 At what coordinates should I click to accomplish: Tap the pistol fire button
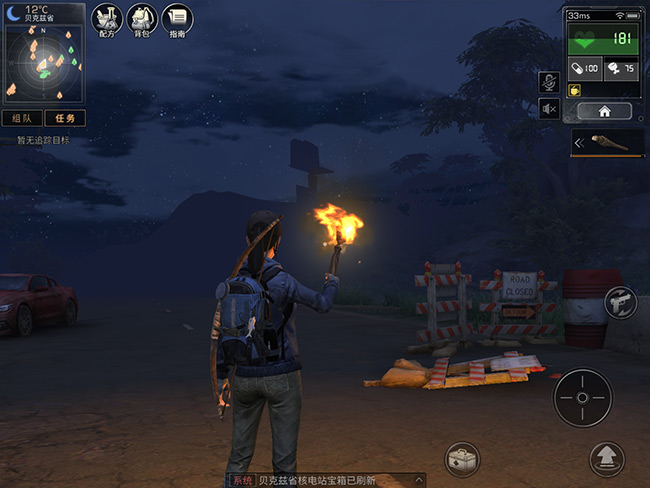[x=620, y=303]
